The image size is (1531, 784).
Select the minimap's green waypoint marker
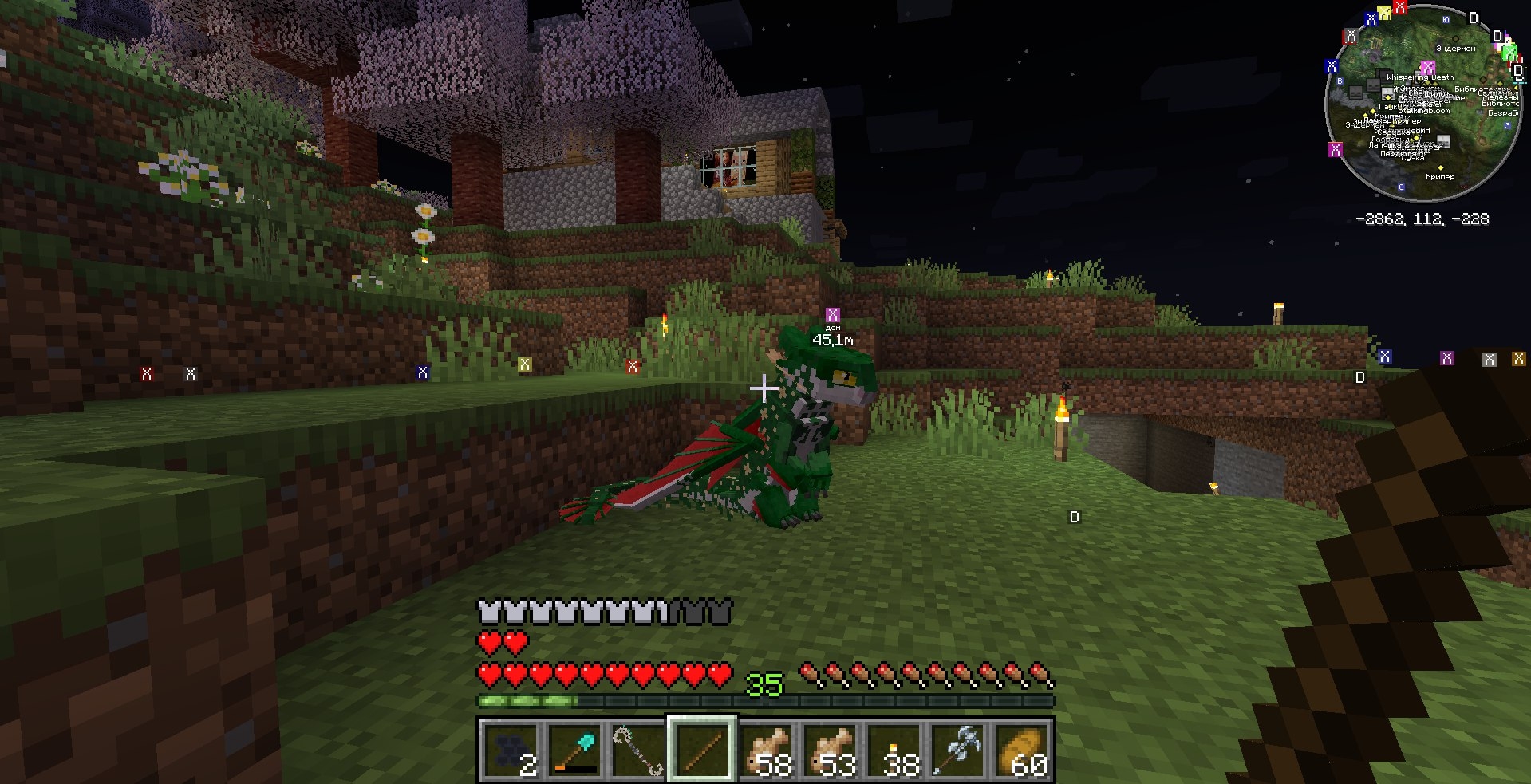pyautogui.click(x=1509, y=52)
